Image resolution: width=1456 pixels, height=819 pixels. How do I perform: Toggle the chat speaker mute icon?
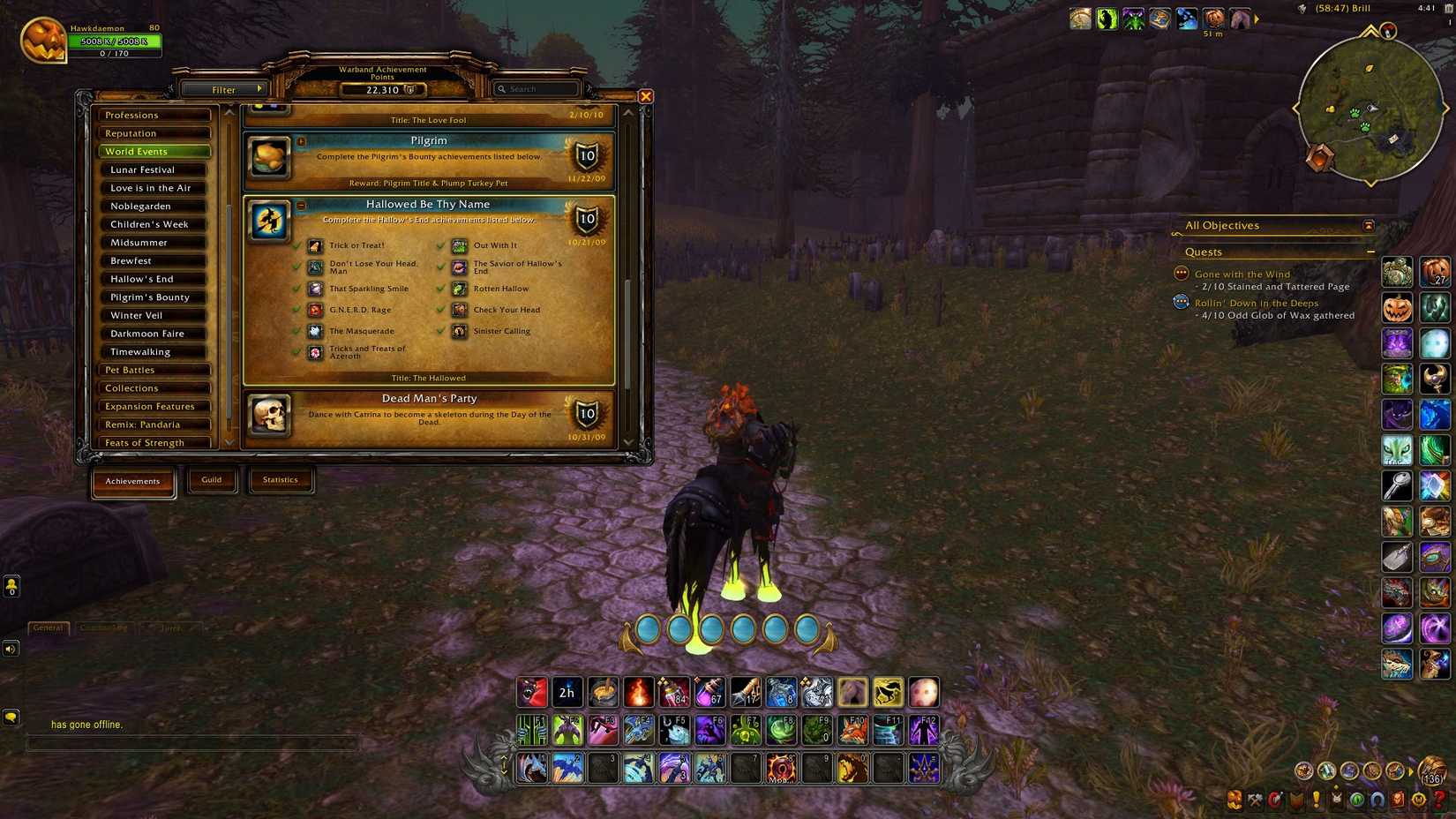click(11, 649)
